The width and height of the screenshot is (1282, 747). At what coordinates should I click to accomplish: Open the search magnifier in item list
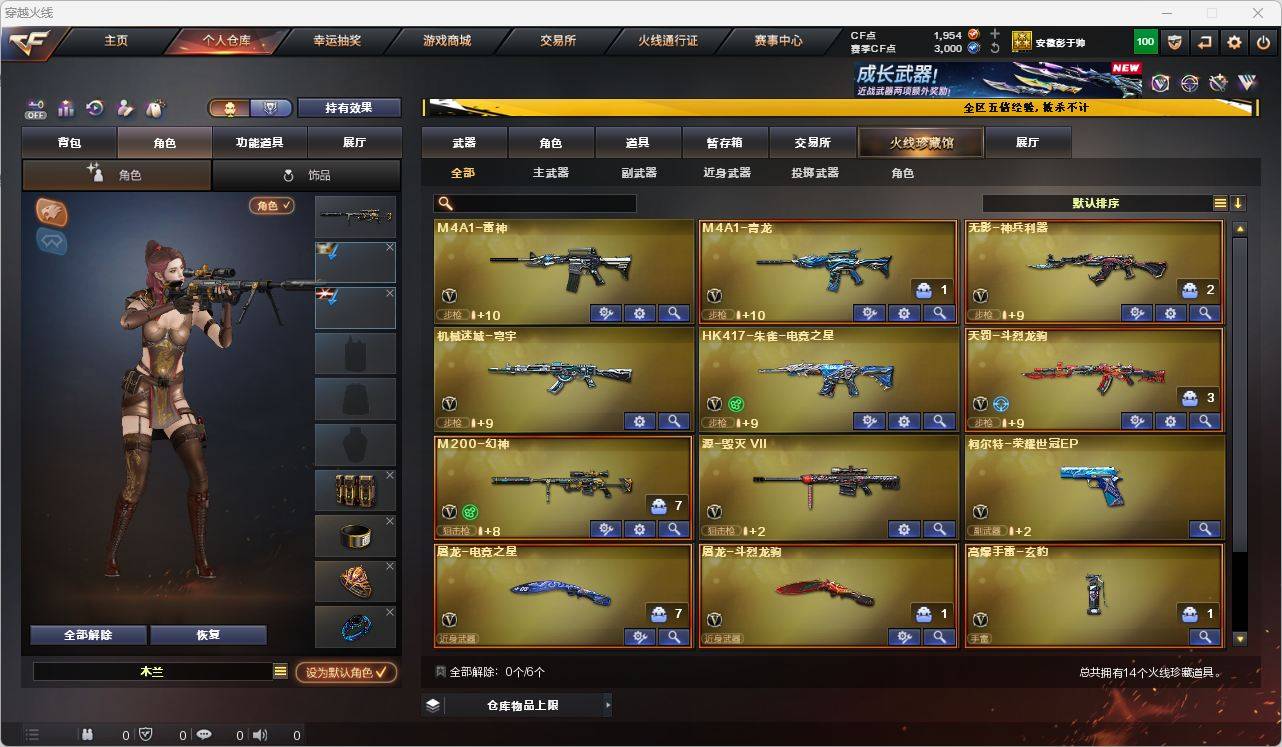445,202
